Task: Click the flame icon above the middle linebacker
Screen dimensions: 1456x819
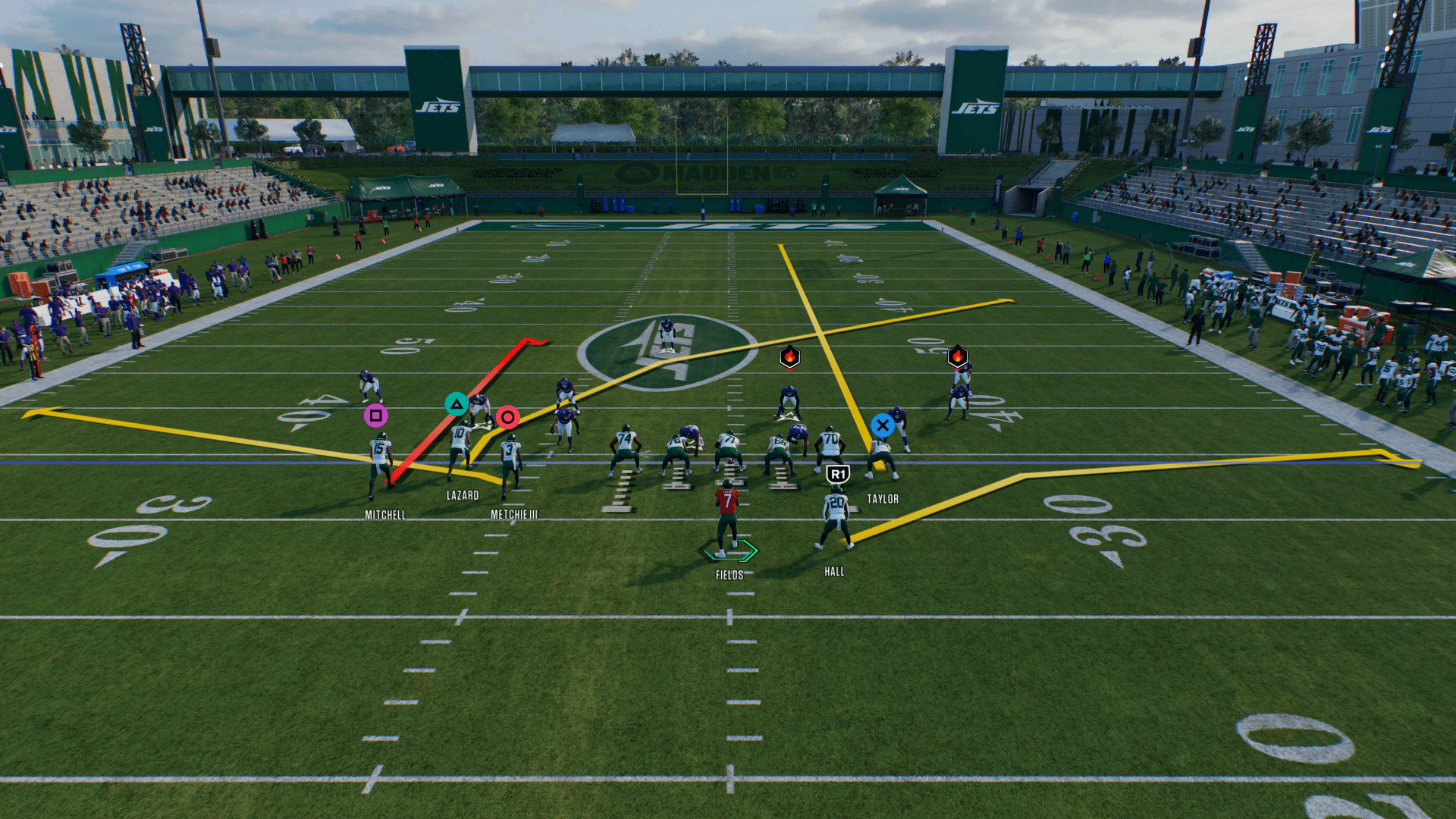Action: tap(789, 356)
